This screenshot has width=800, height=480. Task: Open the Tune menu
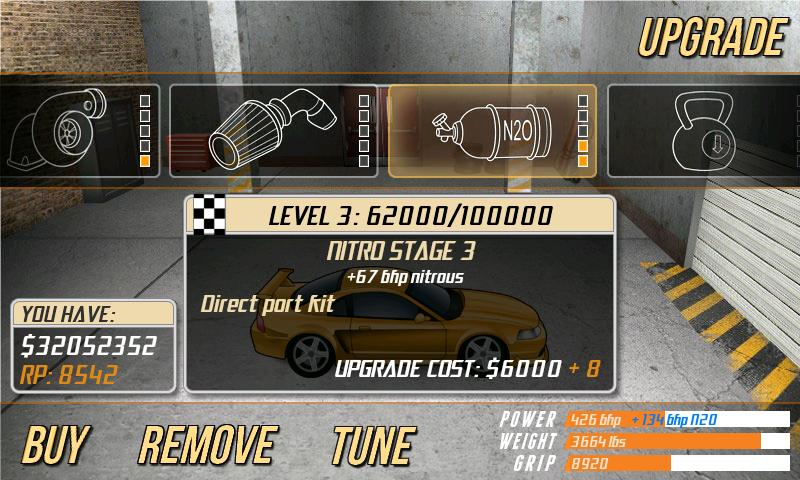[x=372, y=445]
